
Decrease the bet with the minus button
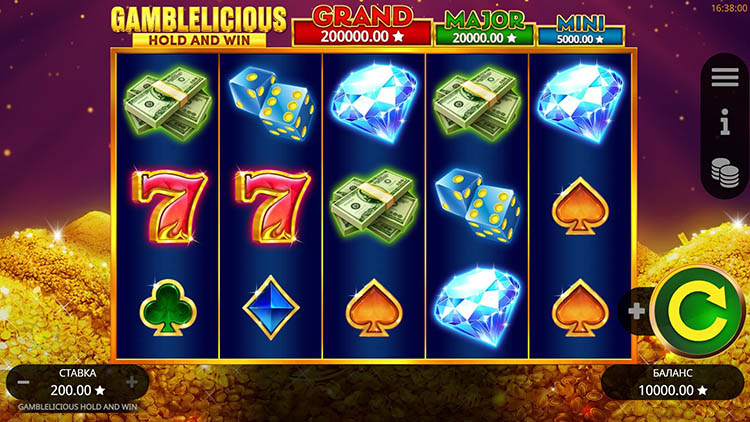coord(23,381)
